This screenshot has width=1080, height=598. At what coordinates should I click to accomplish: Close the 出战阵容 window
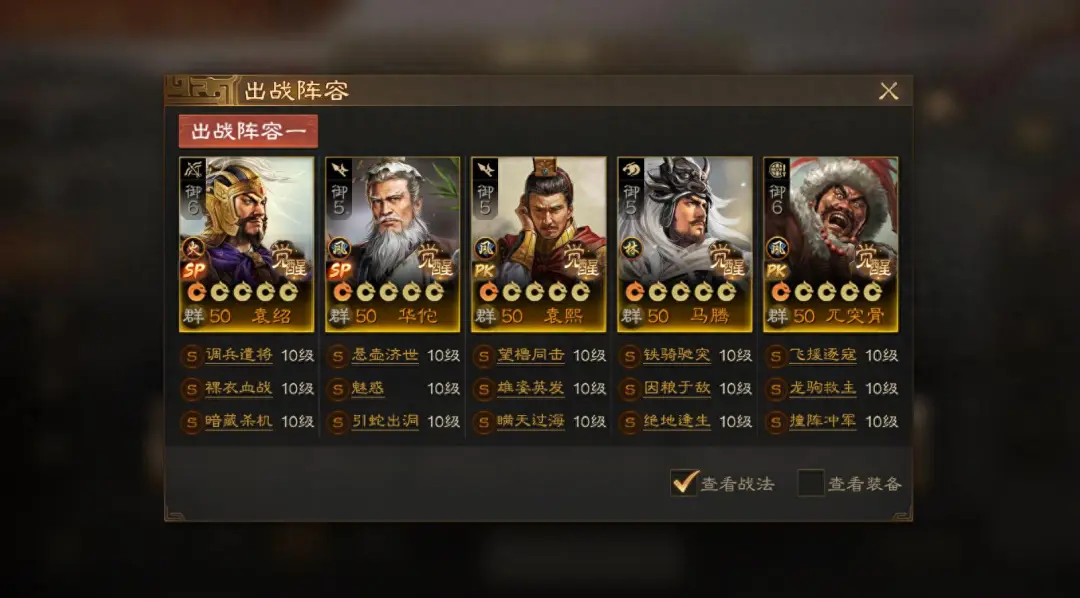888,91
